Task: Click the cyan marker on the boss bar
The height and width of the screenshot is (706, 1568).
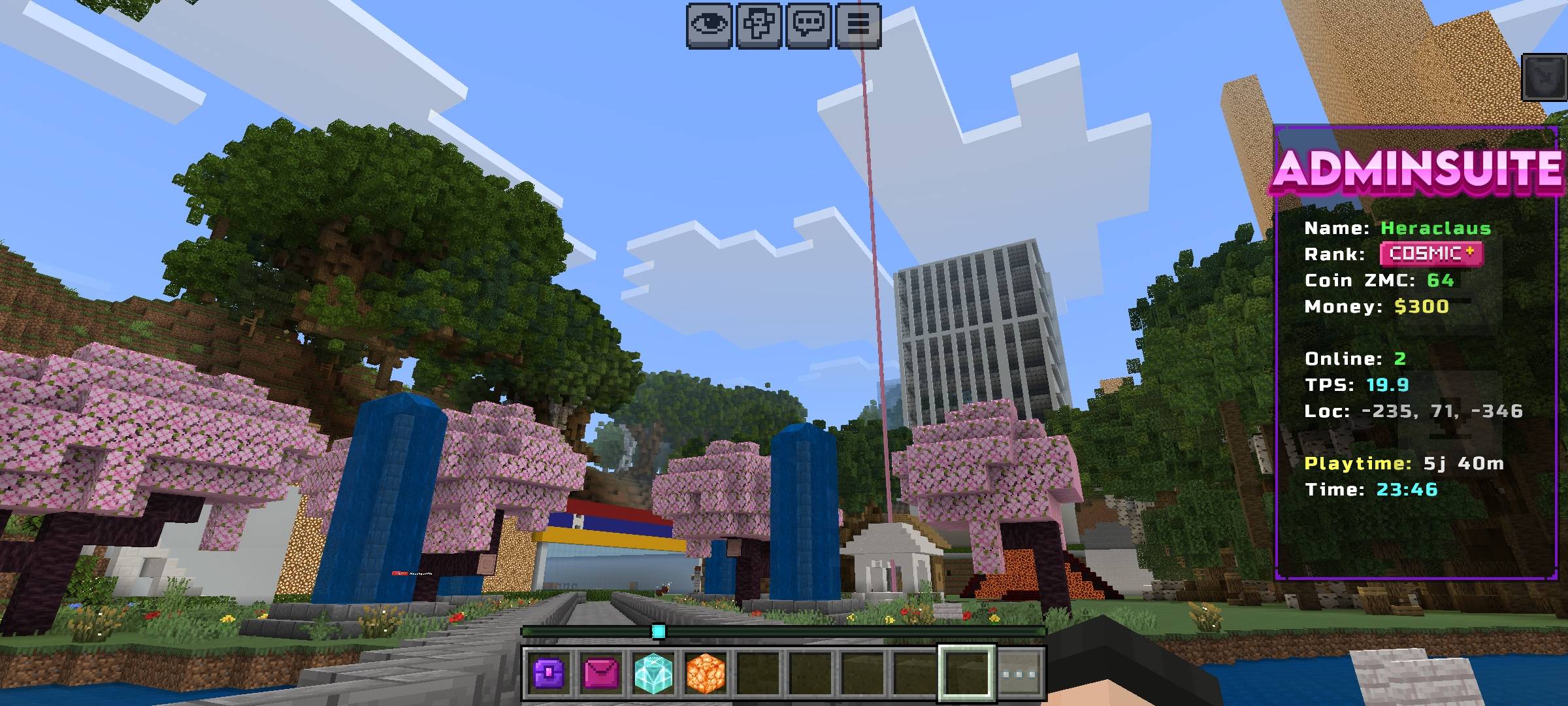Action: 659,631
